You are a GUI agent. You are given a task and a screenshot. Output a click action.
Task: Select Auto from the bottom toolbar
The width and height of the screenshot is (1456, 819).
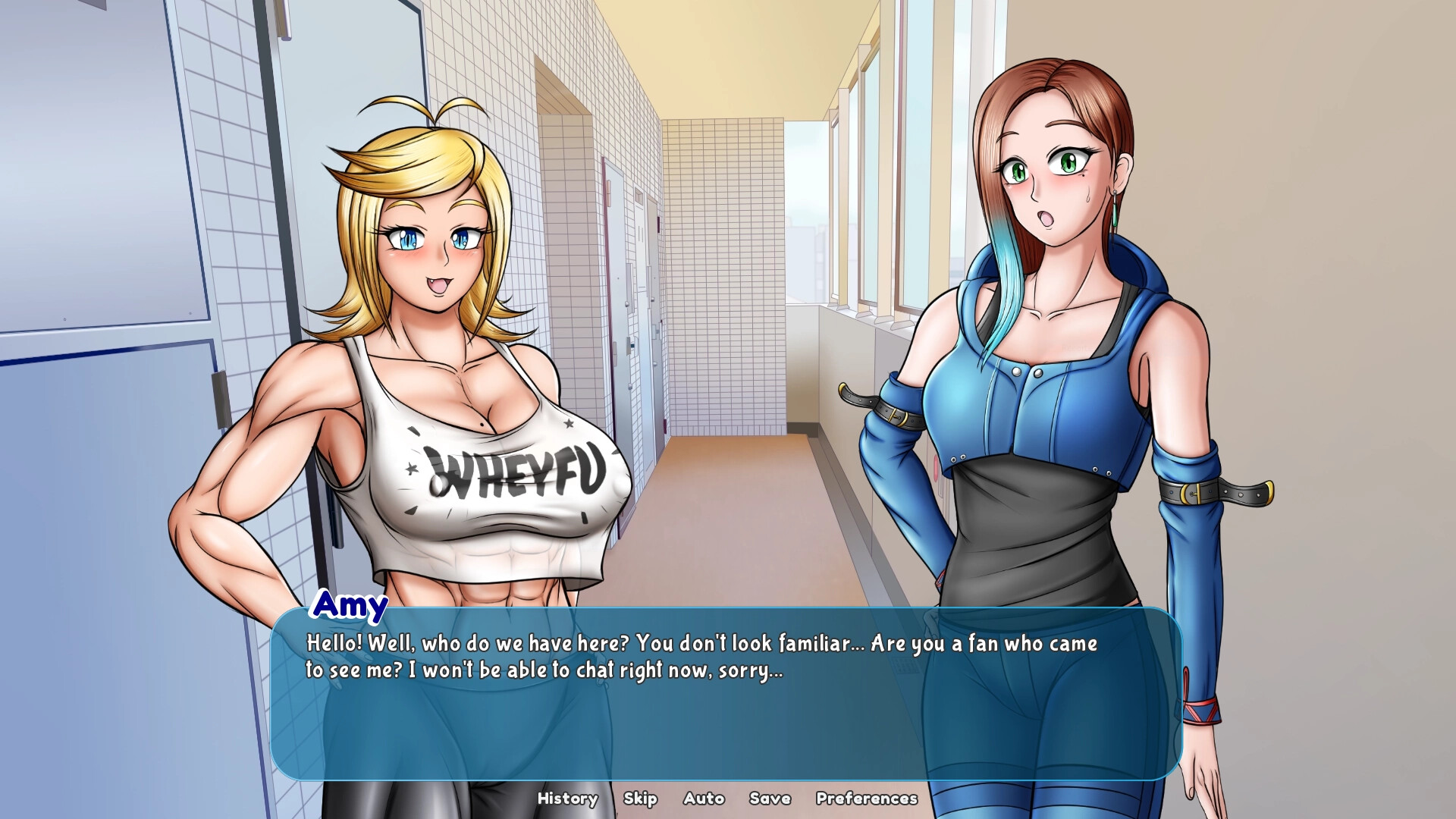pyautogui.click(x=704, y=799)
